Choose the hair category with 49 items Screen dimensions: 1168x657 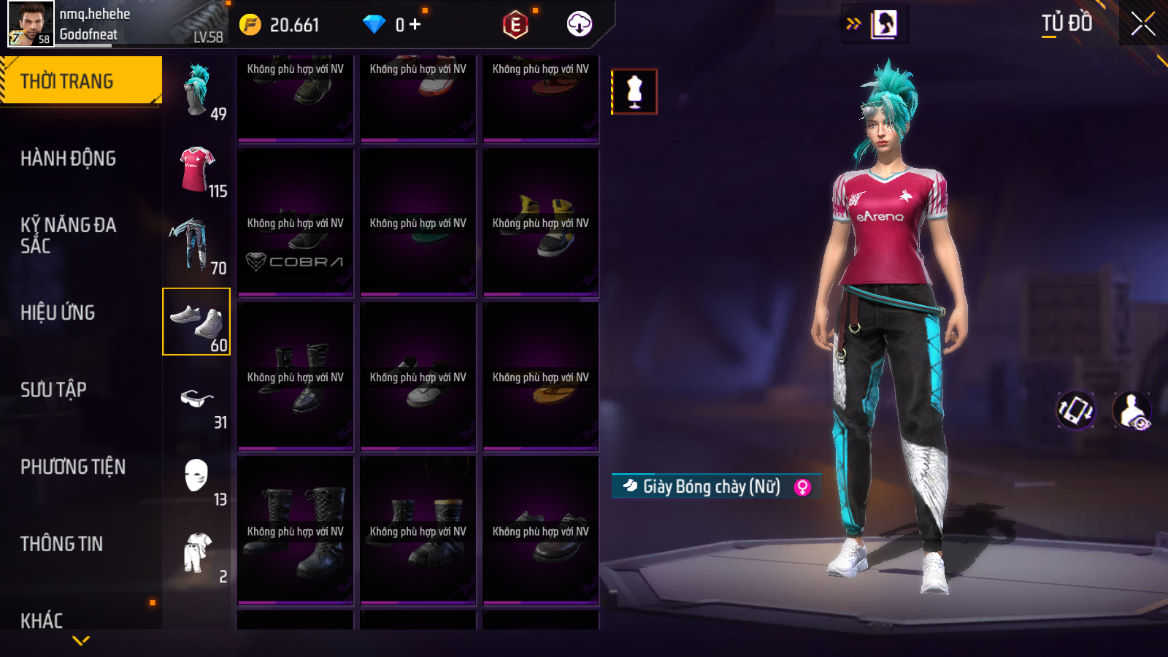[197, 89]
